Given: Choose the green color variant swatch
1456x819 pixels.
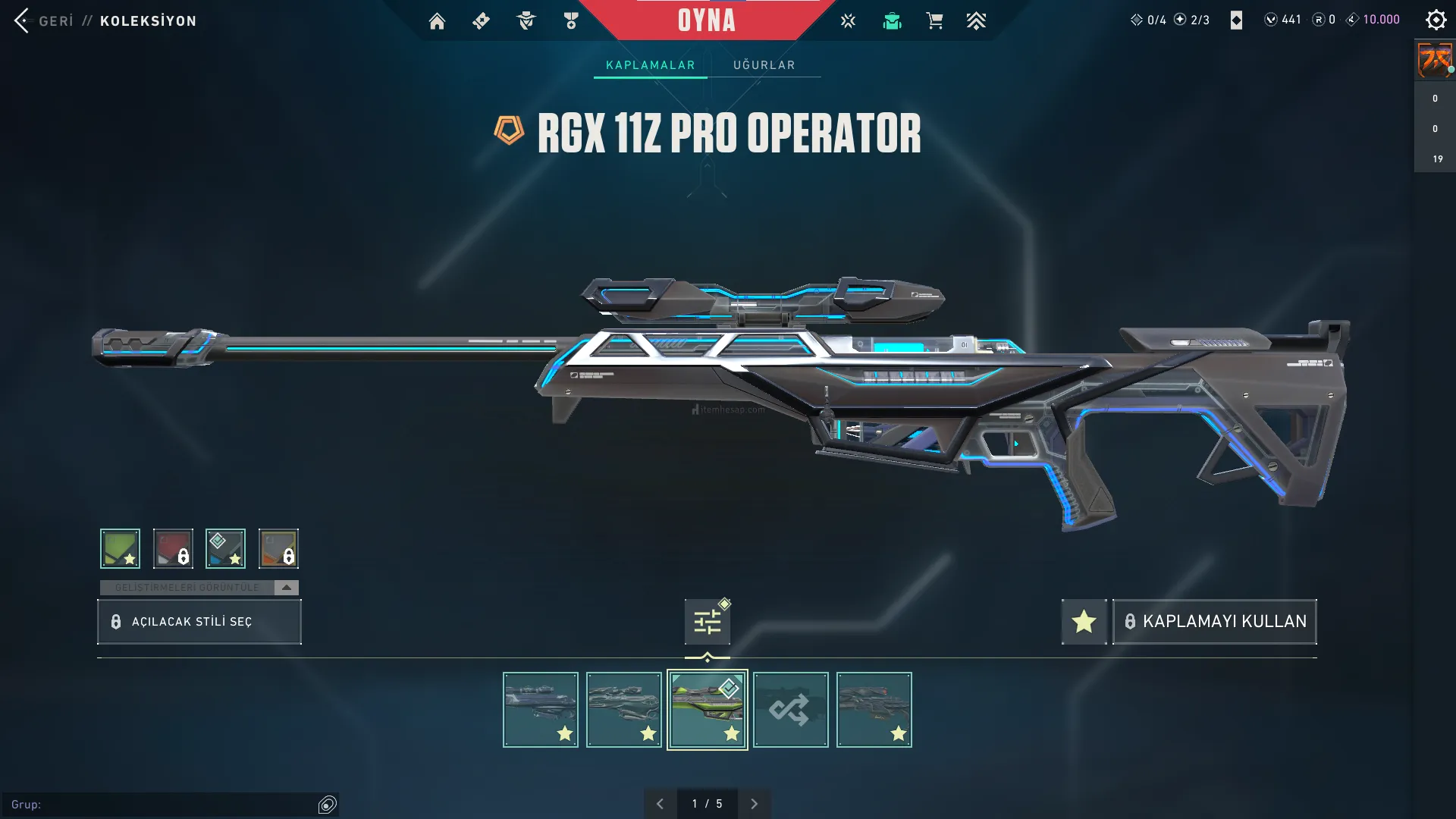Looking at the screenshot, I should pos(120,548).
